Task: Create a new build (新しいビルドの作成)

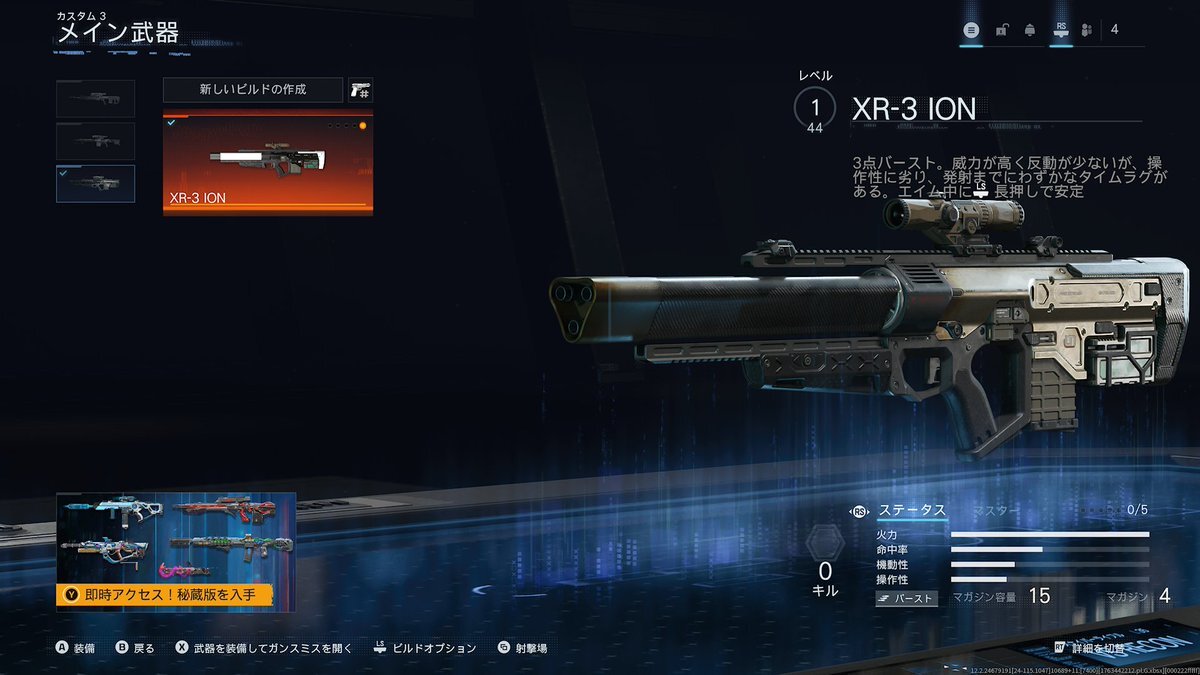Action: click(252, 90)
